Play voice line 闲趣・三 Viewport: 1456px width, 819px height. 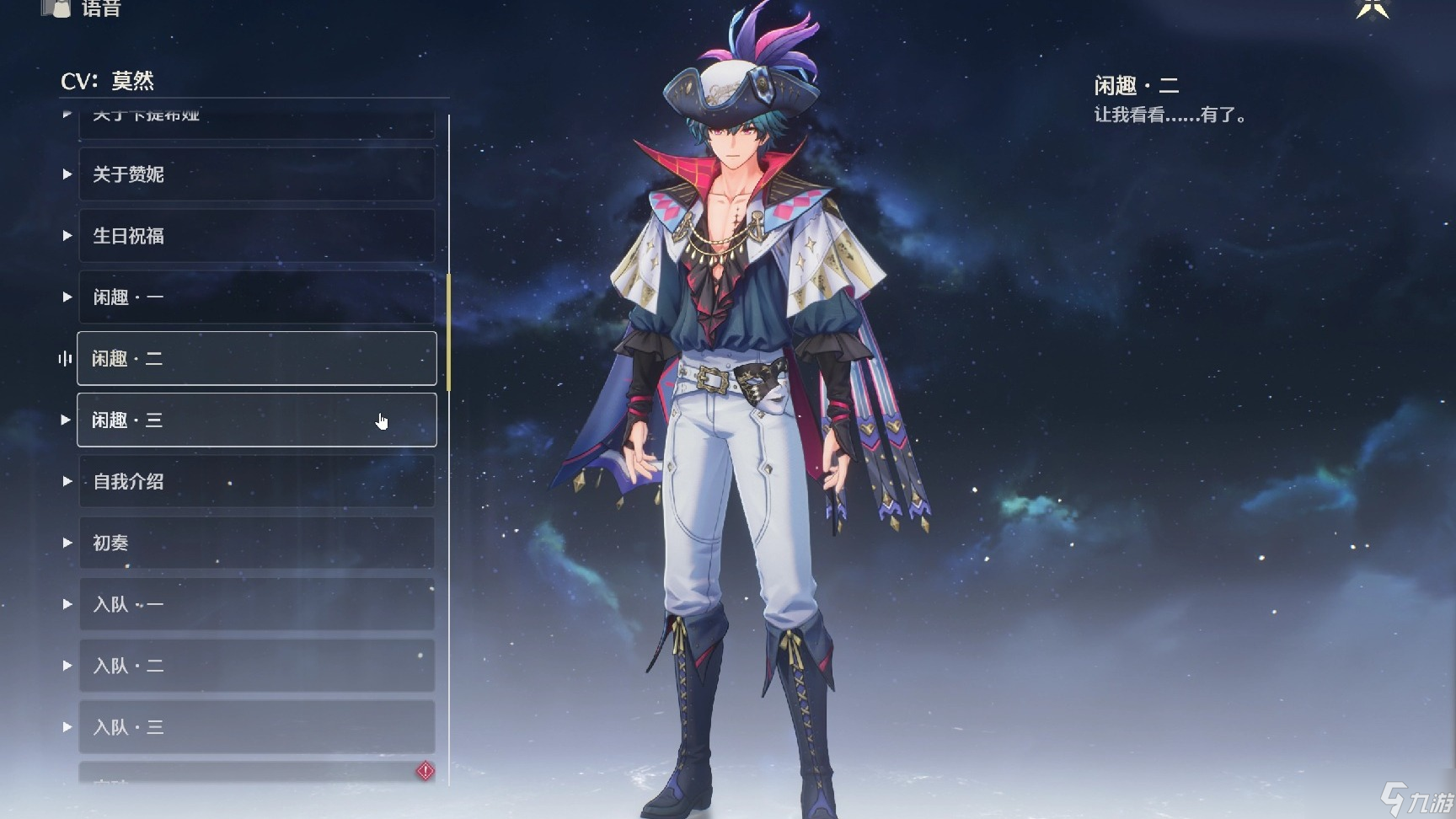pyautogui.click(x=256, y=420)
